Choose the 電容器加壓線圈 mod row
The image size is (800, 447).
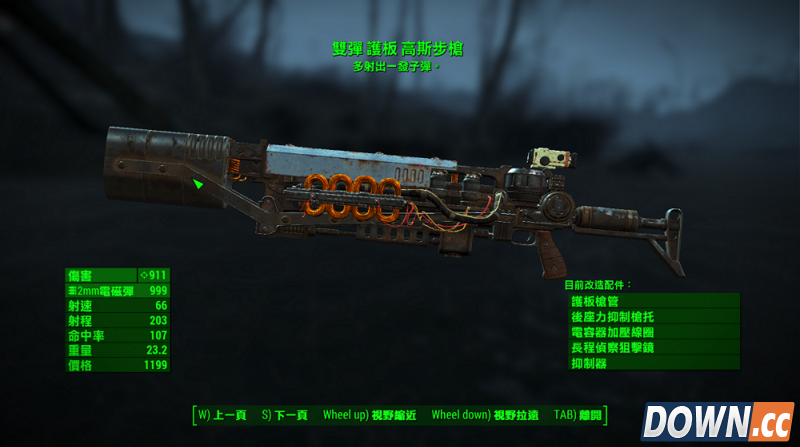click(653, 331)
